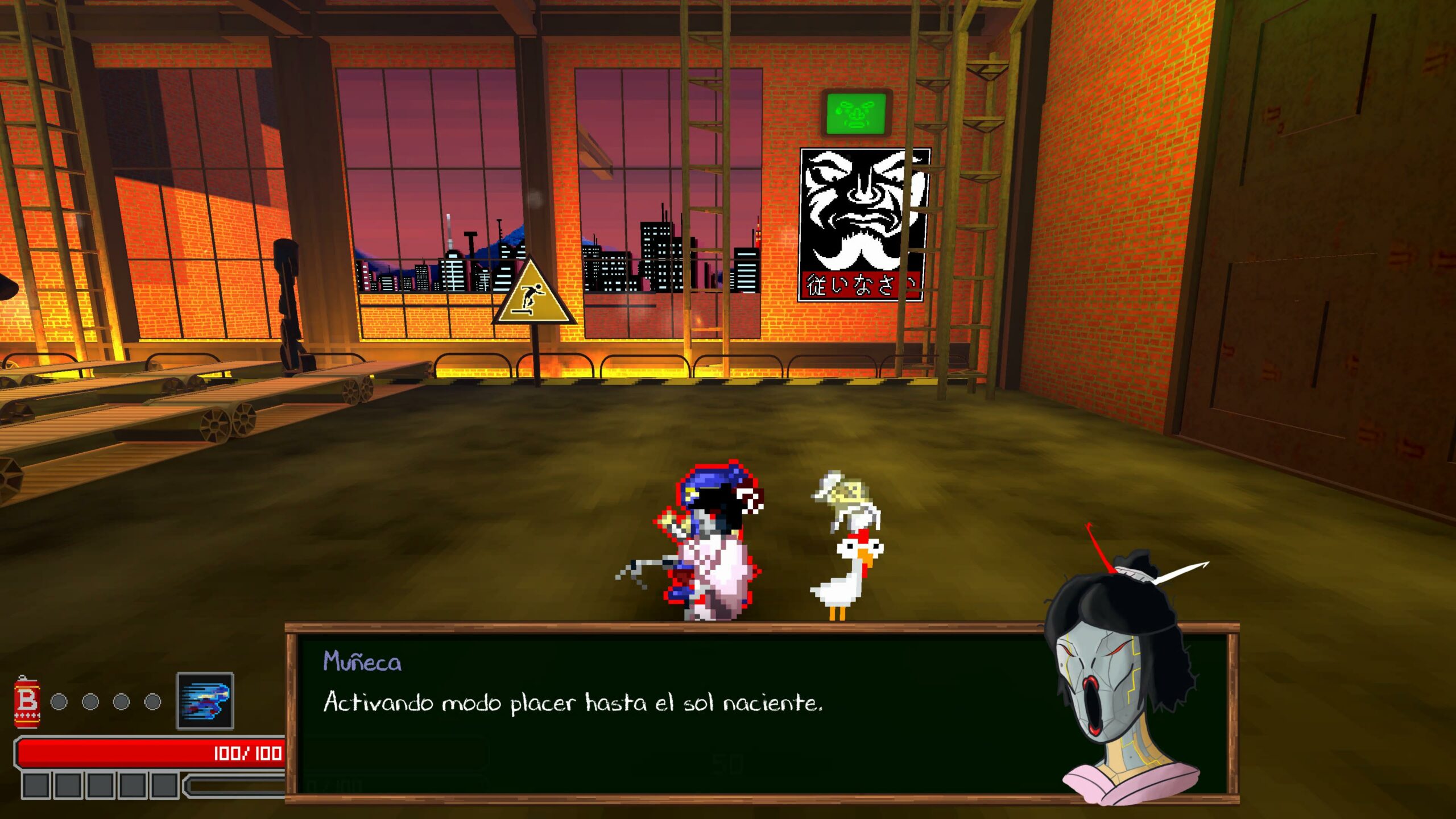Advance the Muñeca dialogue box
This screenshot has height=819, width=1456.
[x=671, y=714]
